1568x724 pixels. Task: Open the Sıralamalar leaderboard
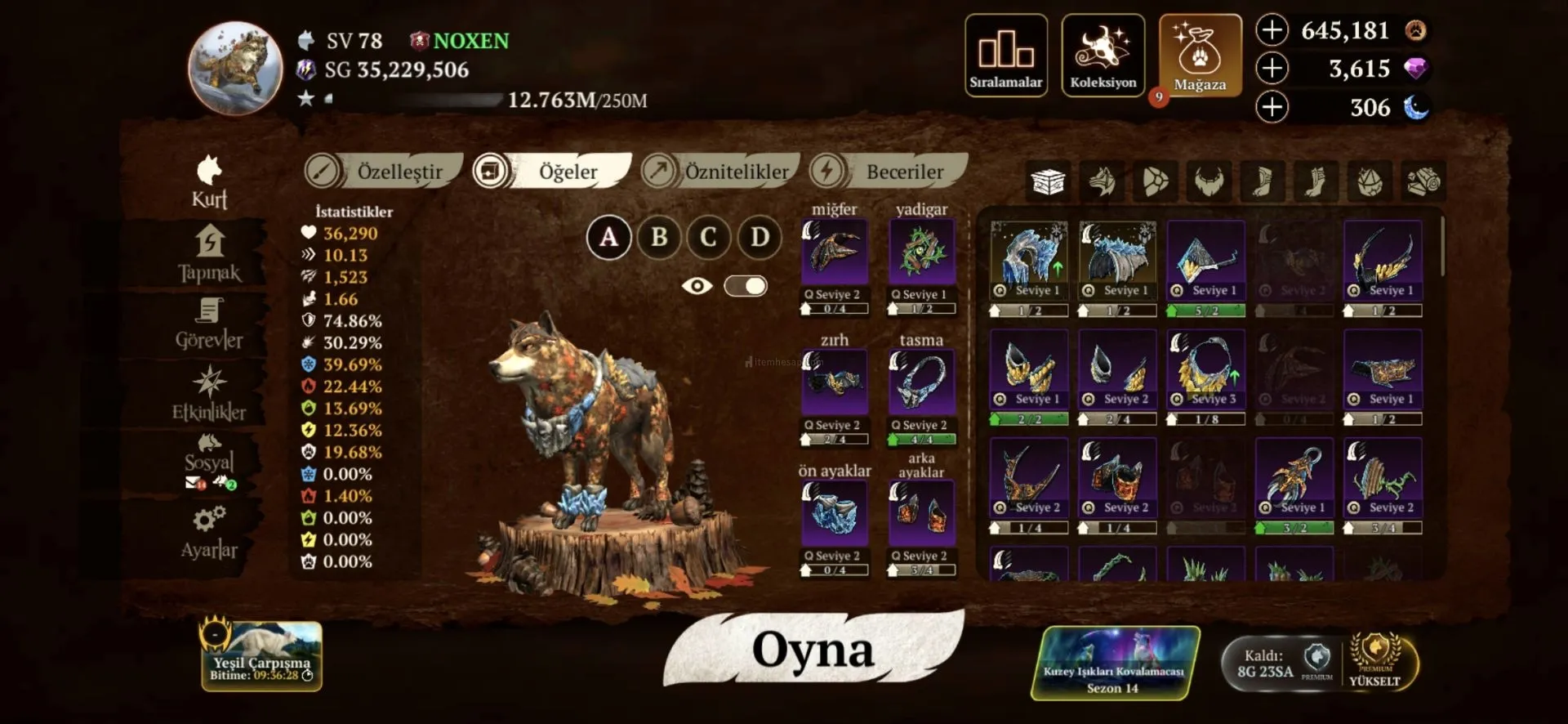pyautogui.click(x=1005, y=56)
